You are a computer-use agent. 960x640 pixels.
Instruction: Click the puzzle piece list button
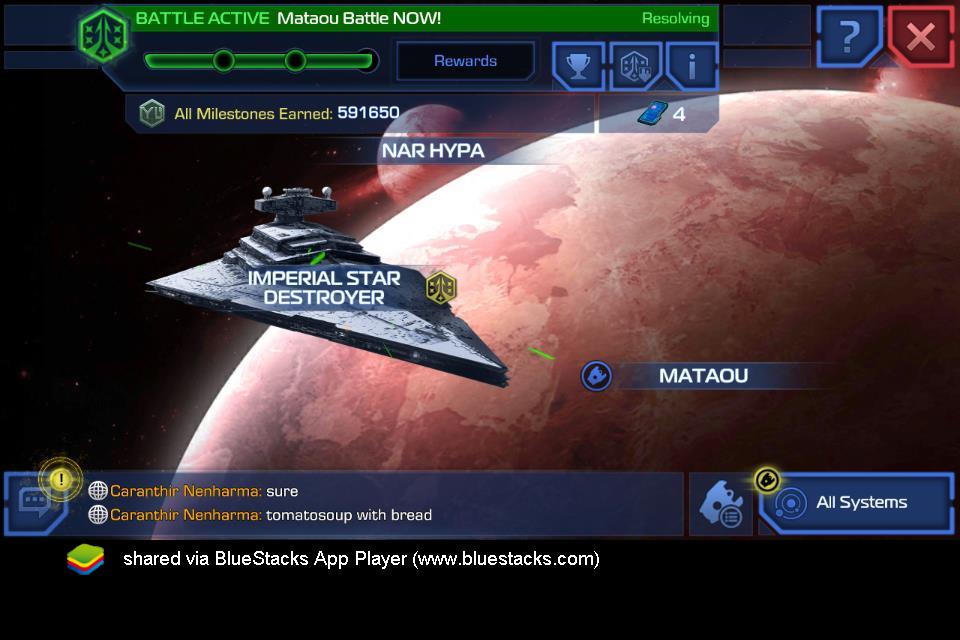coord(720,504)
